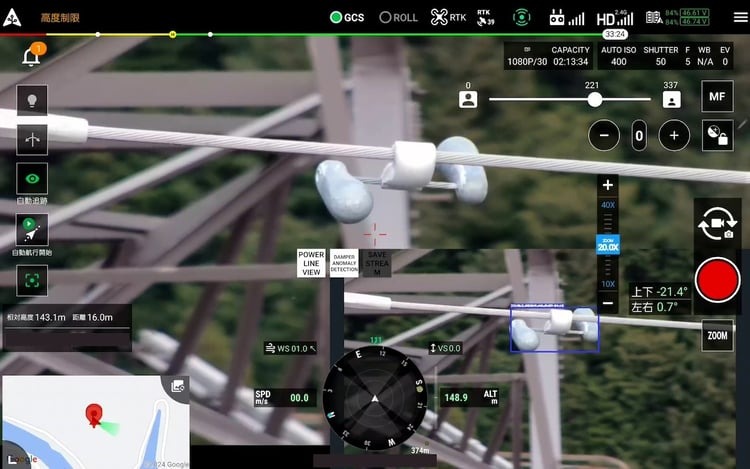Enable Damper Anomaly Detection
Viewport: 750px width, 469px height.
[344, 263]
